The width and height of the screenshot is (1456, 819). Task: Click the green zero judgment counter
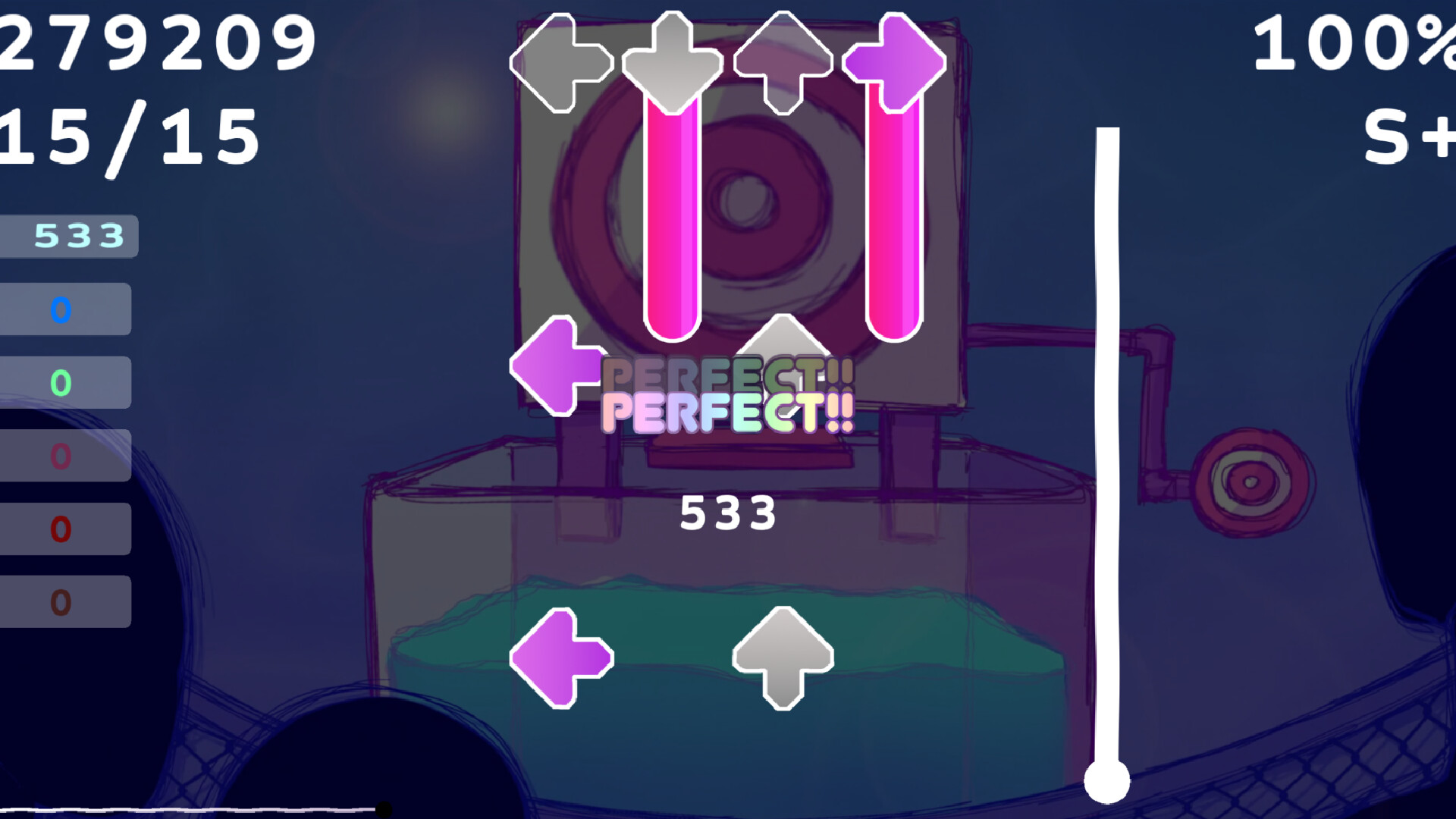[61, 381]
